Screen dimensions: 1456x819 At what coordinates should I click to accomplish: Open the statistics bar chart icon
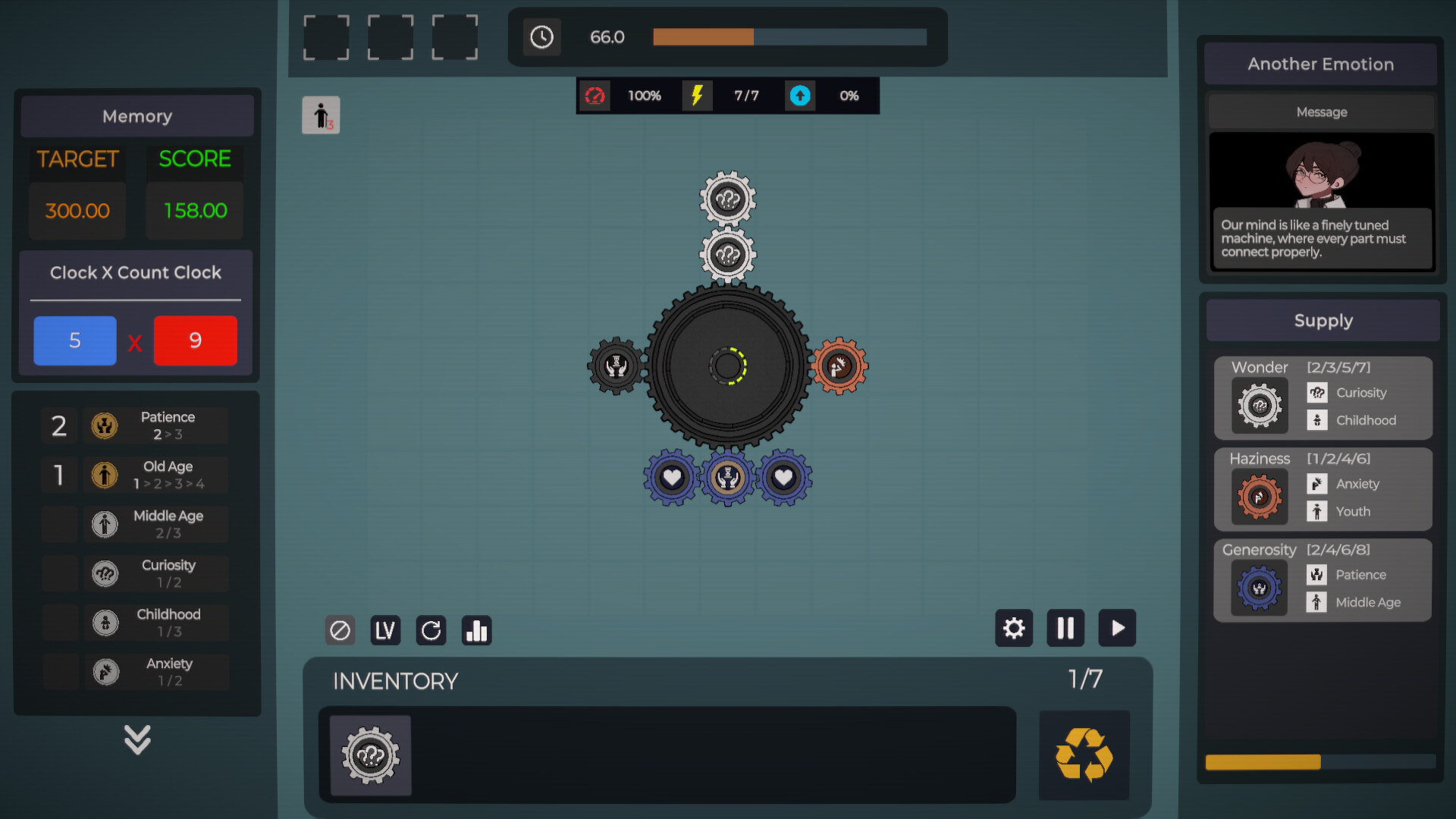coord(476,630)
